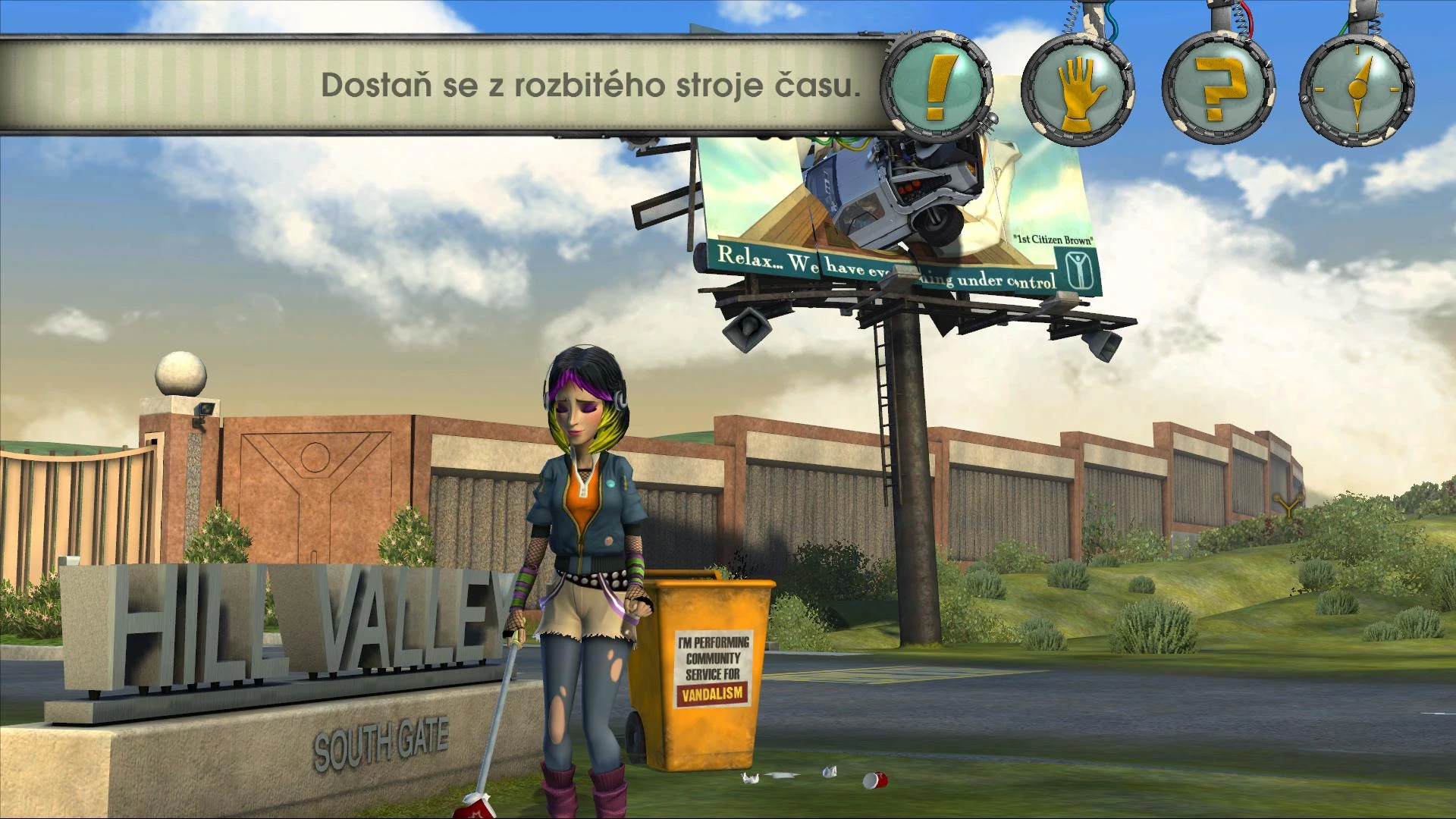Open the question mark hint button

1216,91
